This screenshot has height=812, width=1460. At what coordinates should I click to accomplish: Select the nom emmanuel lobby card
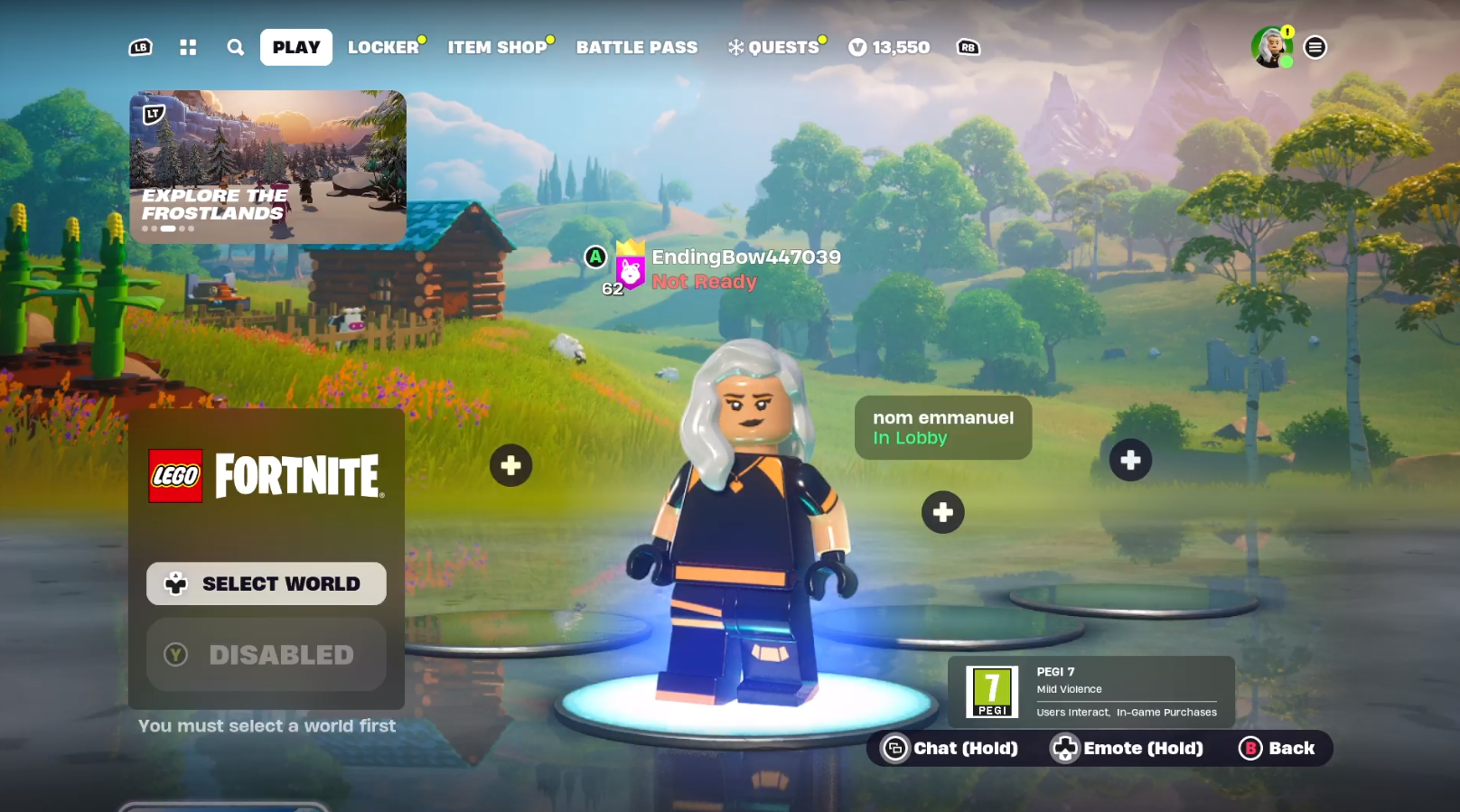point(942,427)
